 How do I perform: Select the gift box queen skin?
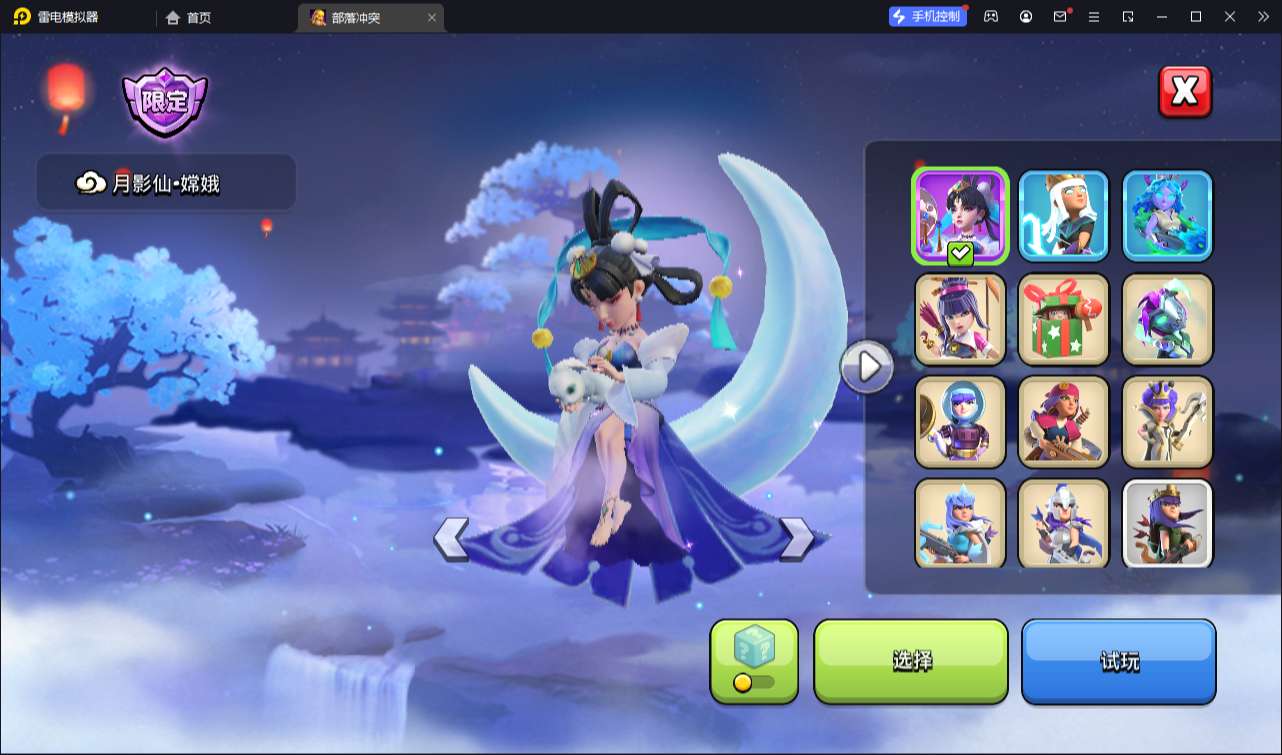click(x=1064, y=319)
